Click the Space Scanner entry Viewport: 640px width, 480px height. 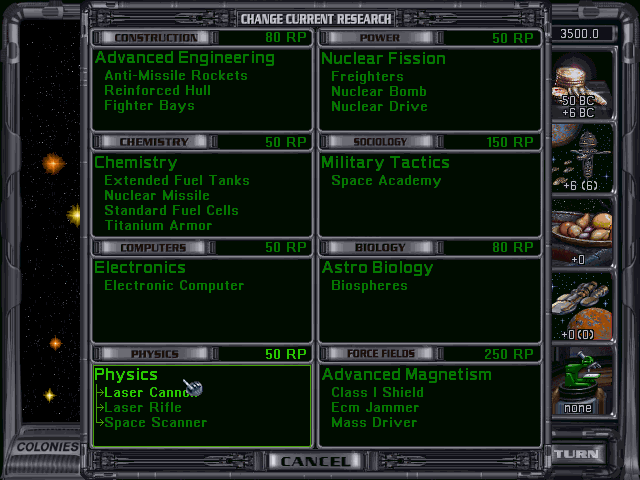pos(155,422)
